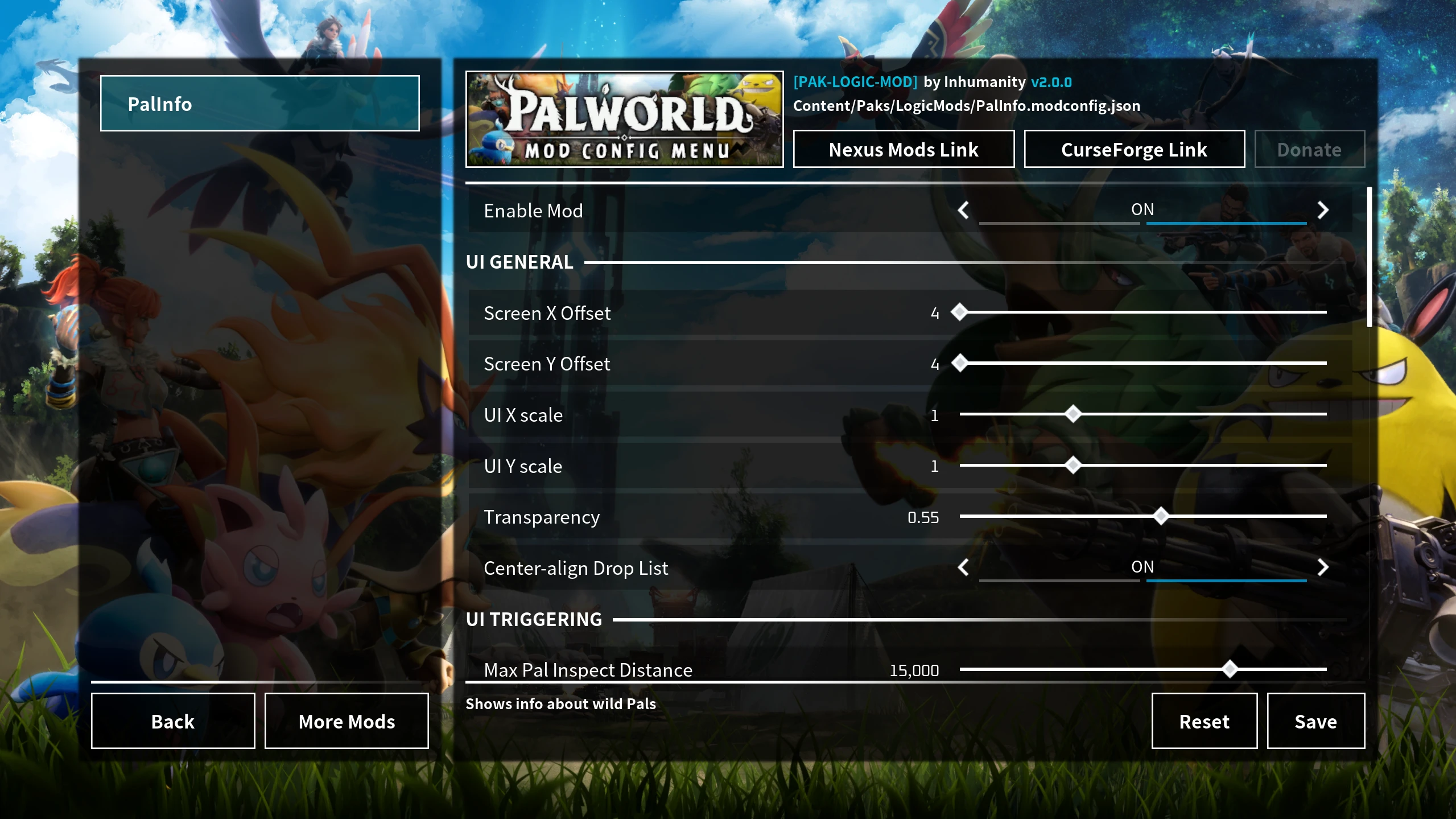Image resolution: width=1456 pixels, height=819 pixels.
Task: Toggle Enable Mod off
Action: pos(1142,209)
